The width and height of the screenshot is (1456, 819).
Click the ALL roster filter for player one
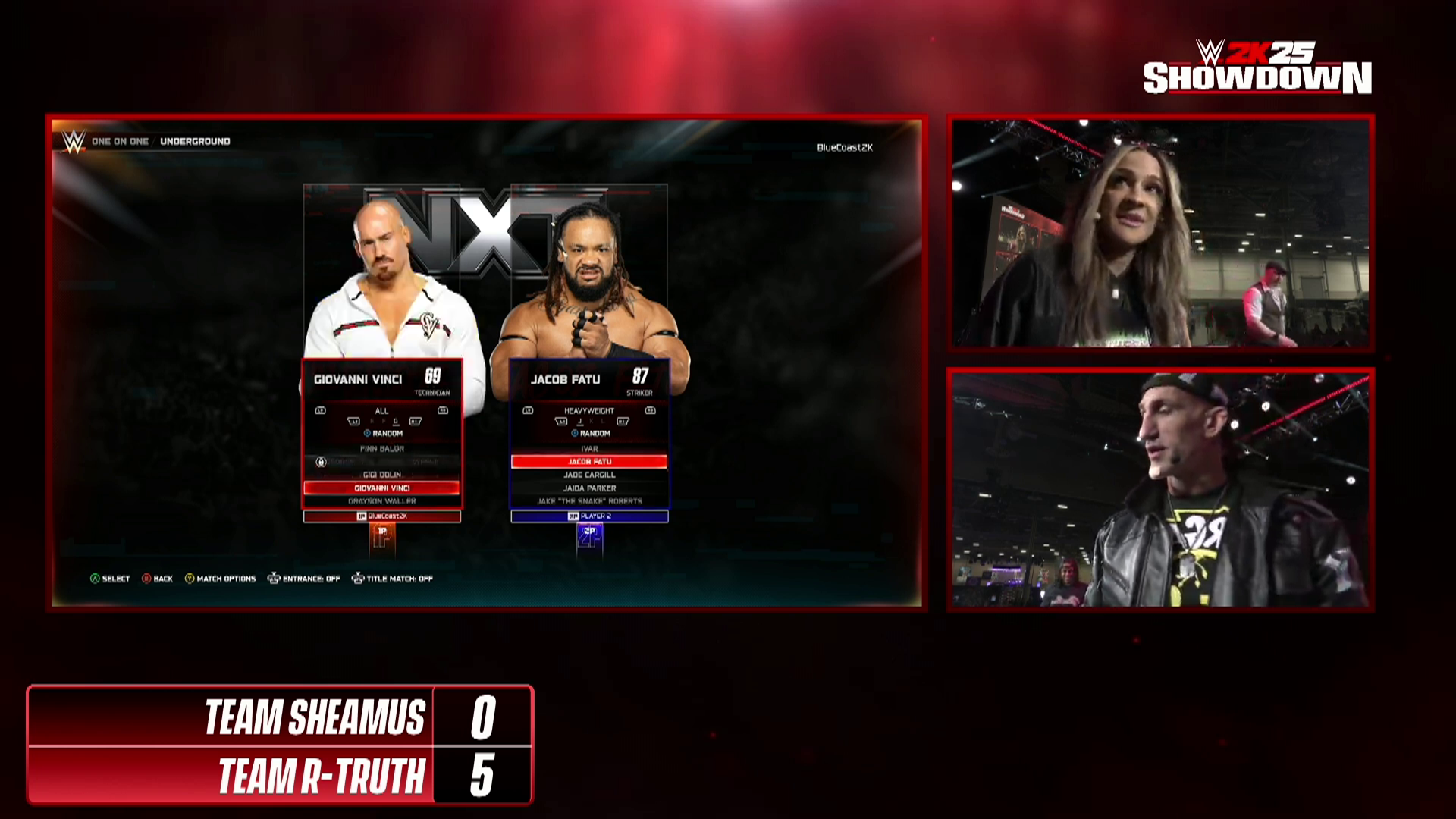[381, 411]
